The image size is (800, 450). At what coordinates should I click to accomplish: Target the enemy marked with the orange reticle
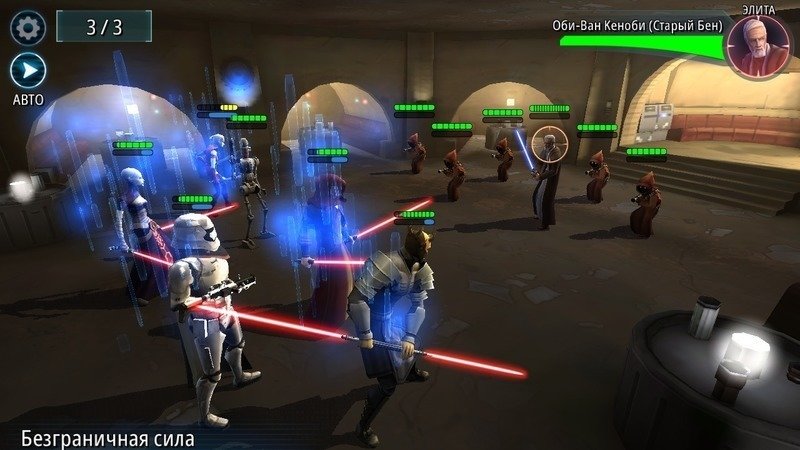click(x=547, y=145)
